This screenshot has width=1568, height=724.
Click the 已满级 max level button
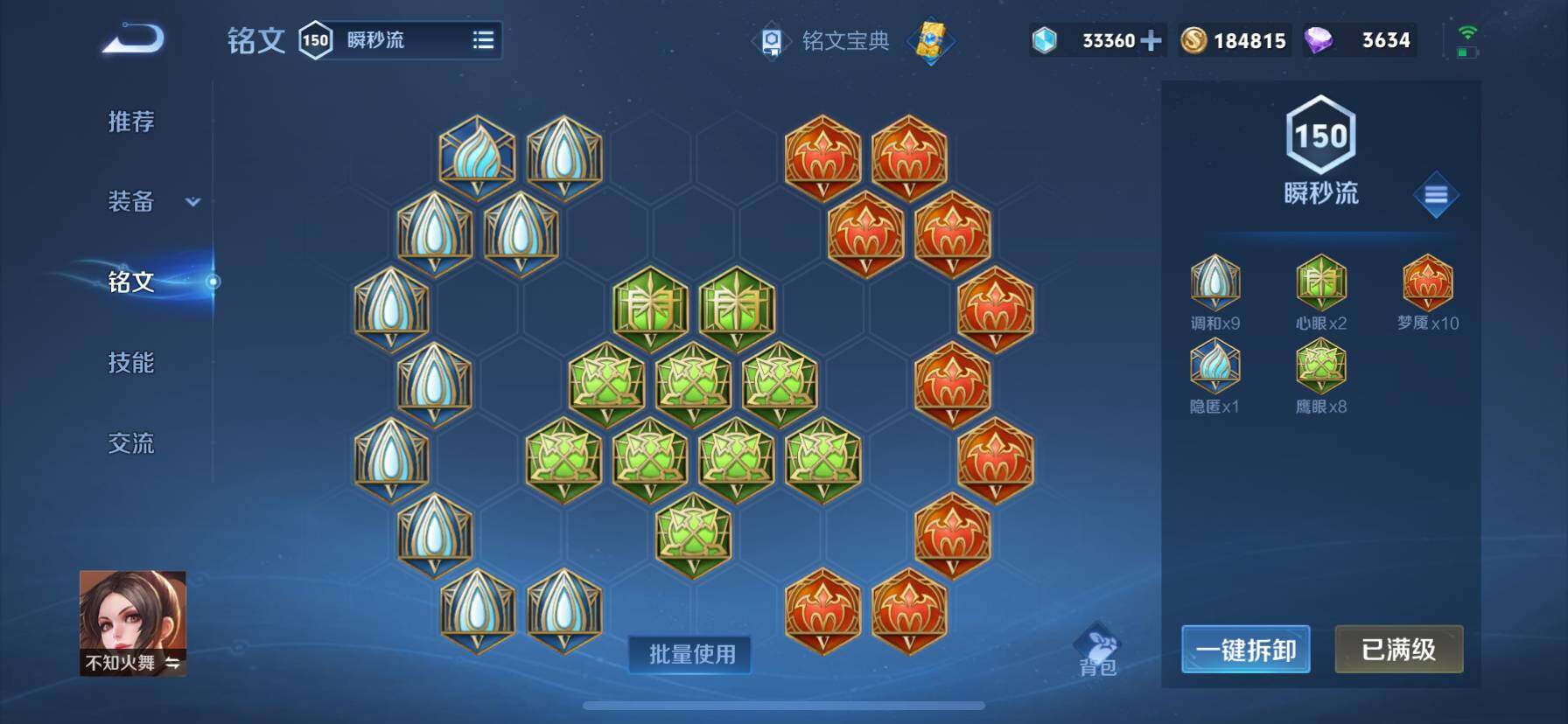pos(1398,650)
